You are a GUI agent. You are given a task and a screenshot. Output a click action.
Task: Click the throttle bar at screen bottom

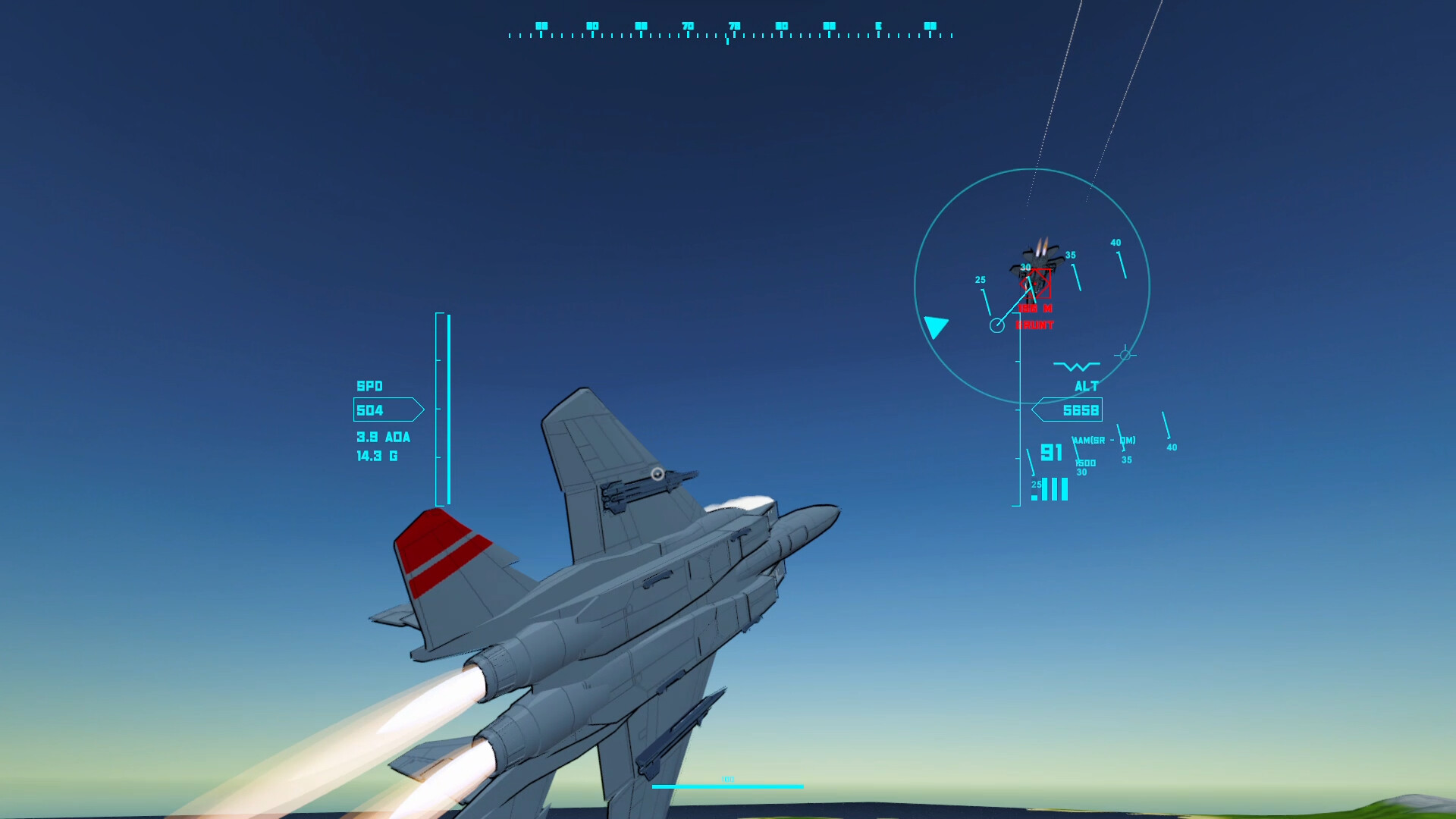[730, 786]
